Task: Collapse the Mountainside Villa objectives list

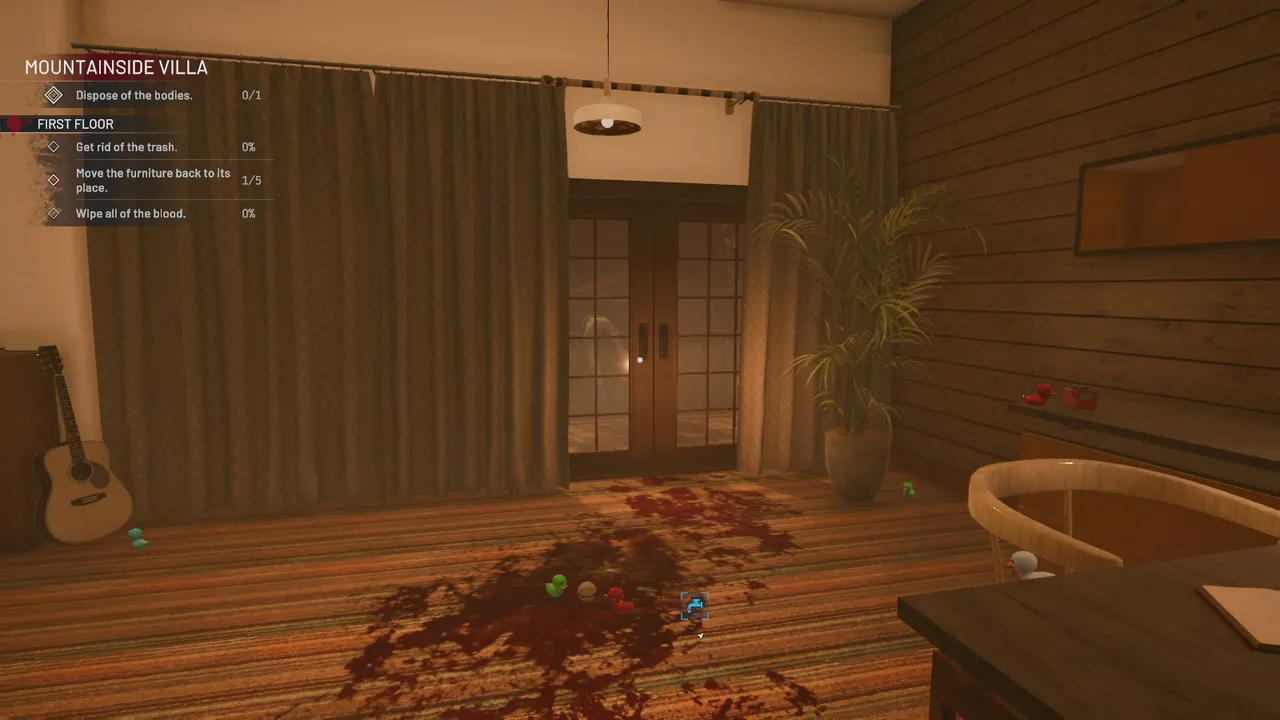Action: coord(115,67)
